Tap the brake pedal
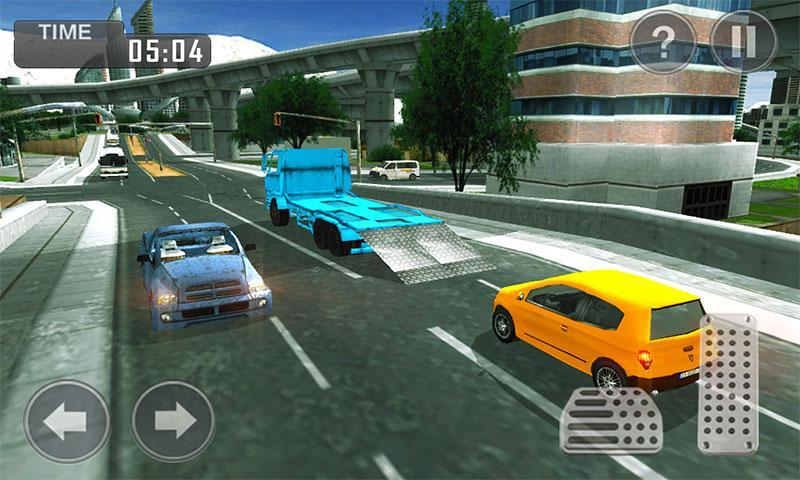Screen dimensions: 800x480 point(611,419)
